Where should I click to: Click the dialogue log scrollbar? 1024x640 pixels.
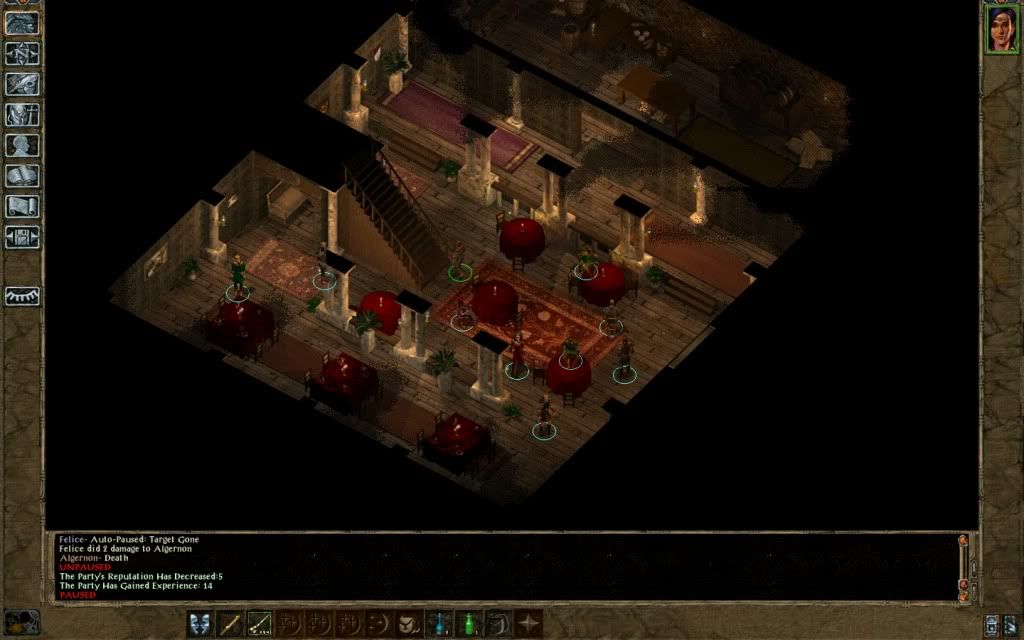(x=963, y=565)
